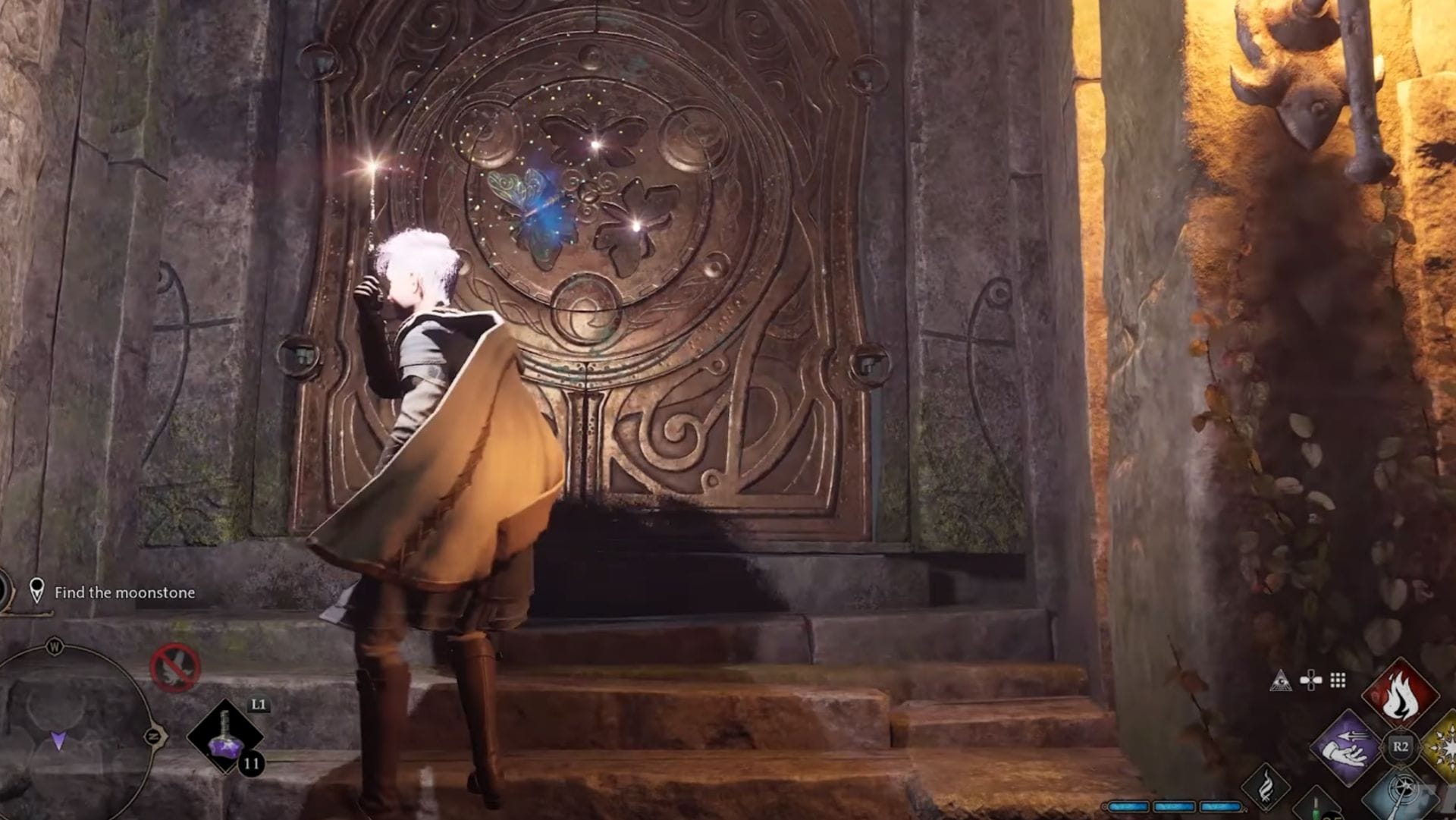Toggle the disabled mount (crossed-out broom) indicator
This screenshot has width=1456, height=820.
pos(174,669)
